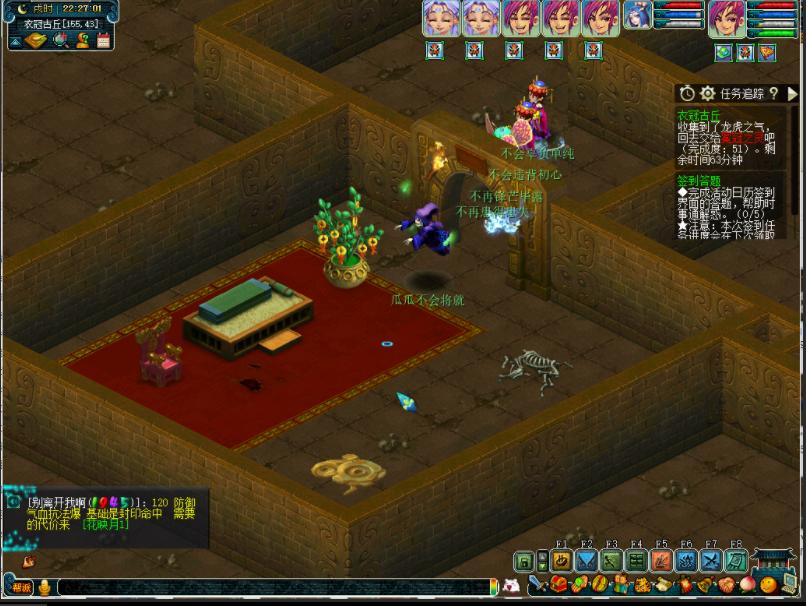The image size is (806, 606).
Task: Collapse the quest tracker with the arrow button
Action: (792, 93)
